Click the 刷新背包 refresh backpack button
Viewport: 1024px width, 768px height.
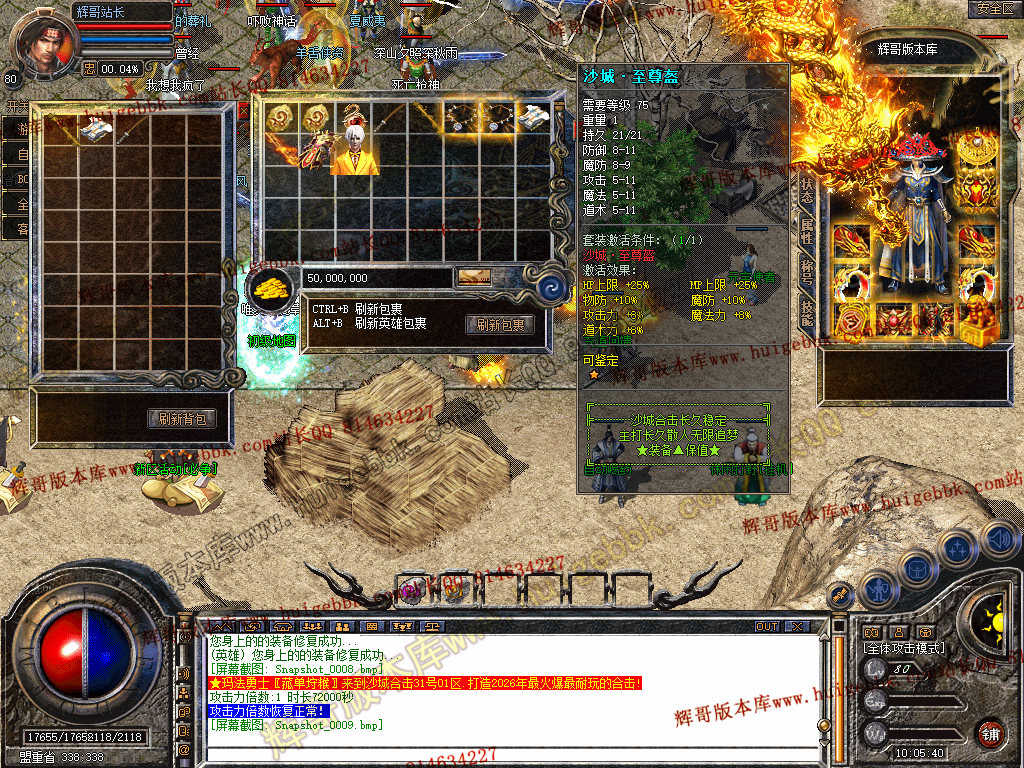[182, 419]
